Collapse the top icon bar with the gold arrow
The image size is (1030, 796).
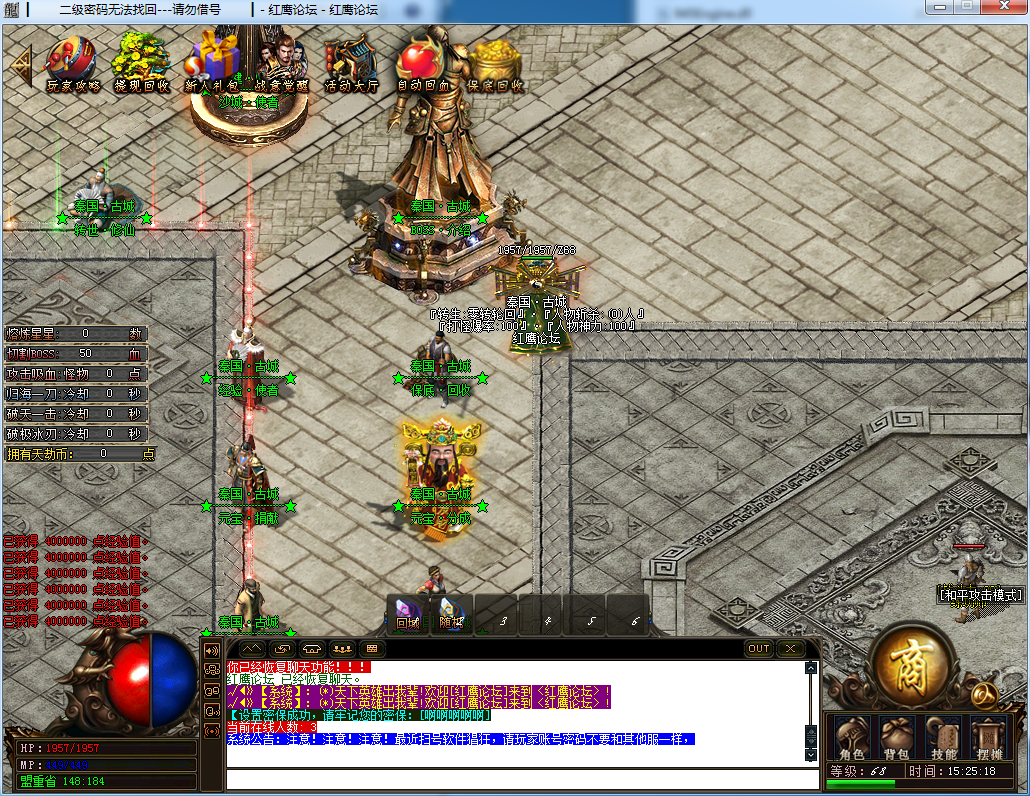pyautogui.click(x=21, y=62)
